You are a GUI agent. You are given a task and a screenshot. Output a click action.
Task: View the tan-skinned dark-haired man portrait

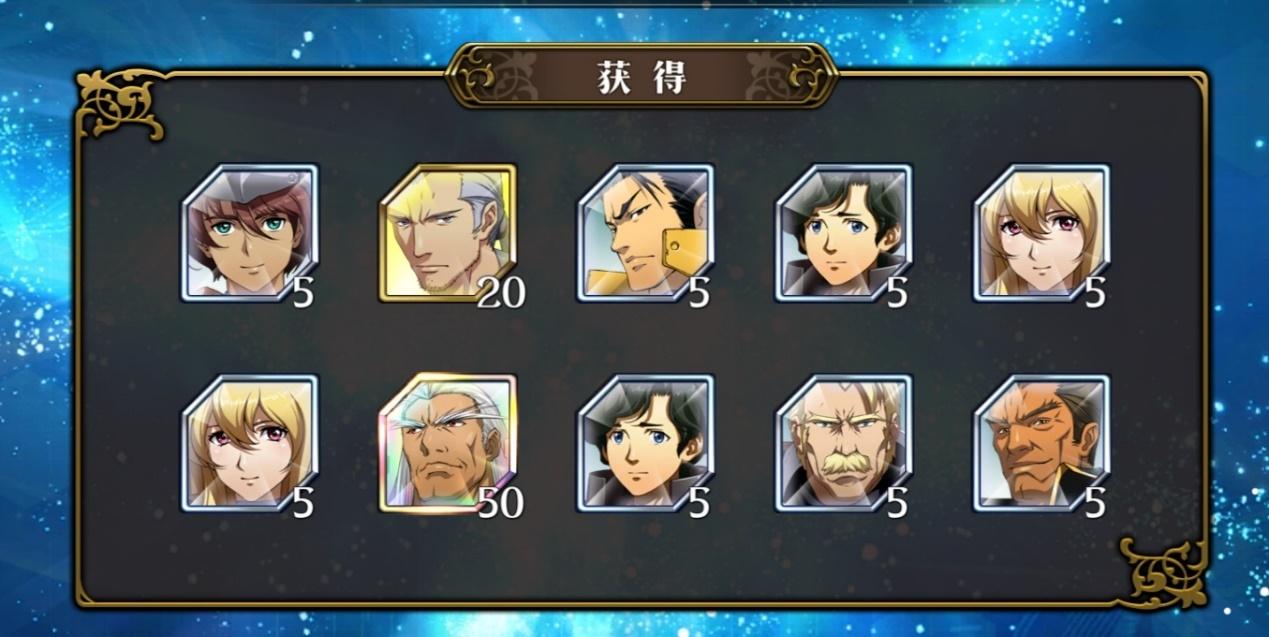[1041, 443]
